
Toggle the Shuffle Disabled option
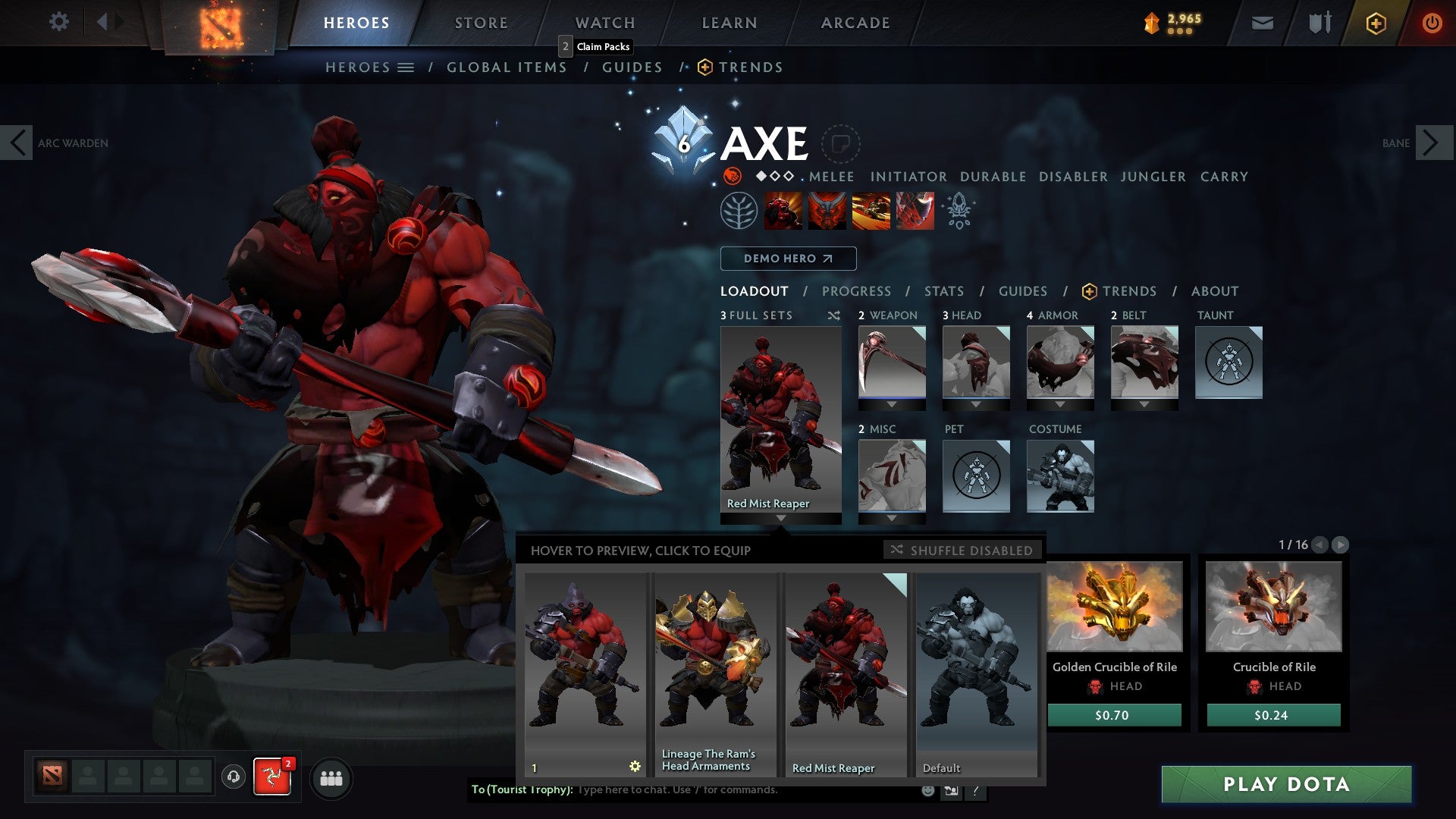point(962,550)
